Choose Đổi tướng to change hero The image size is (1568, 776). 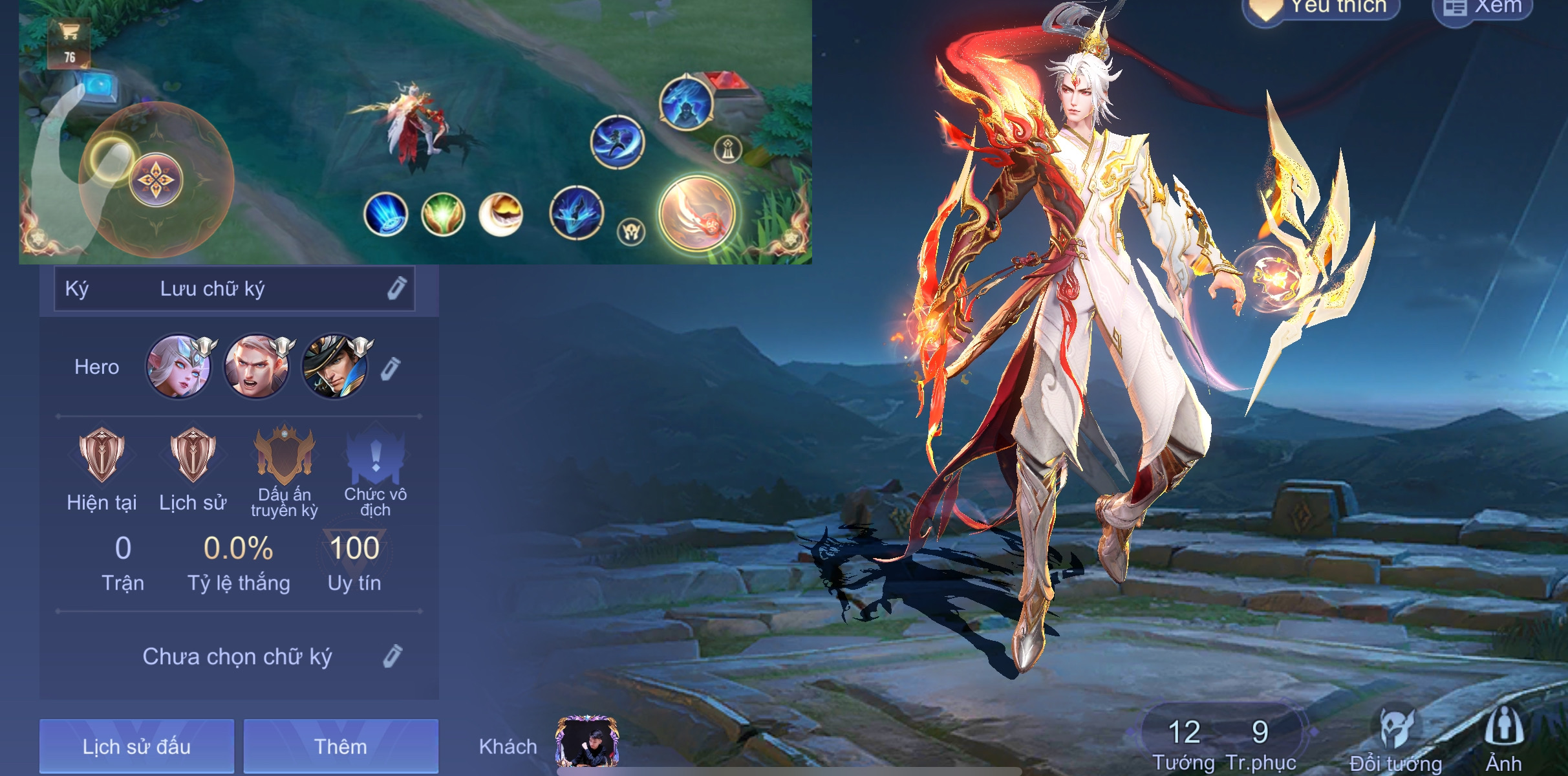click(1396, 737)
